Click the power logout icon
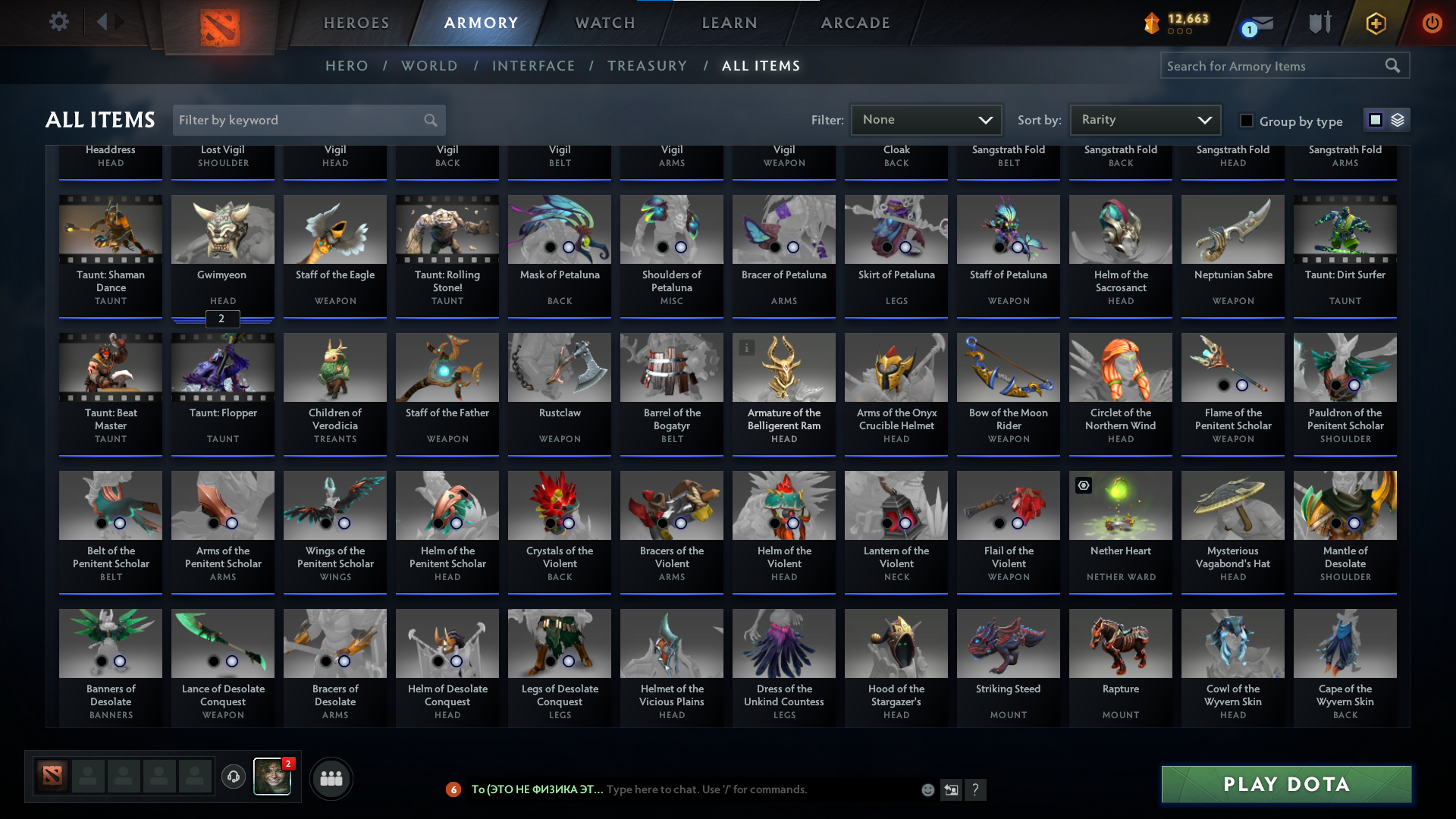 coord(1432,23)
